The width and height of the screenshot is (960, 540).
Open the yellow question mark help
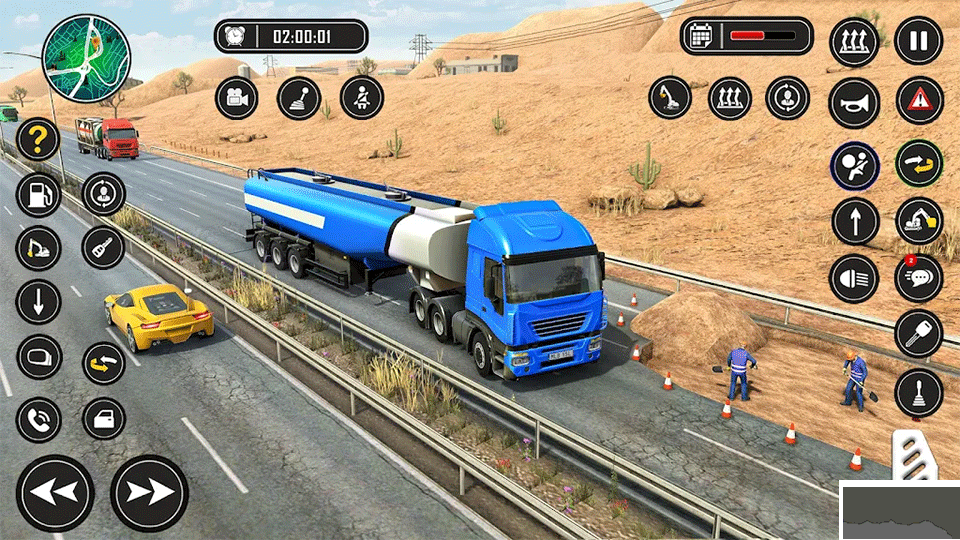38,139
